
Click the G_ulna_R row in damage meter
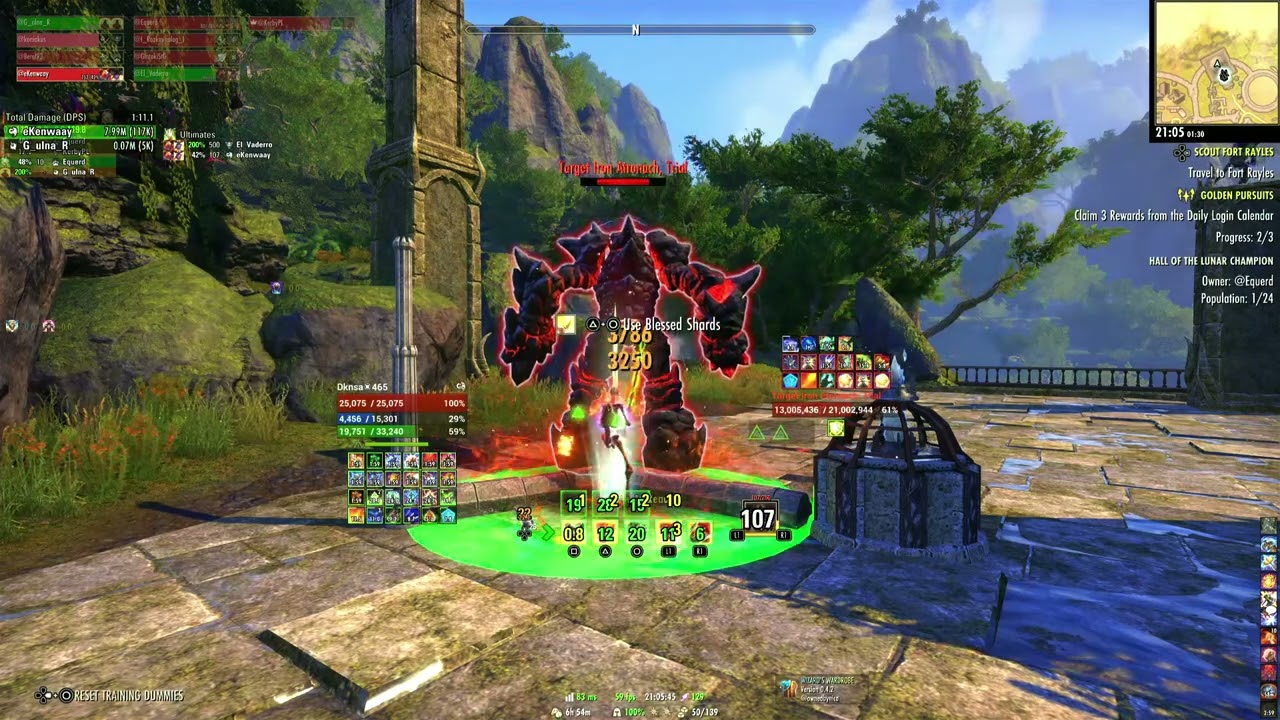(80, 146)
